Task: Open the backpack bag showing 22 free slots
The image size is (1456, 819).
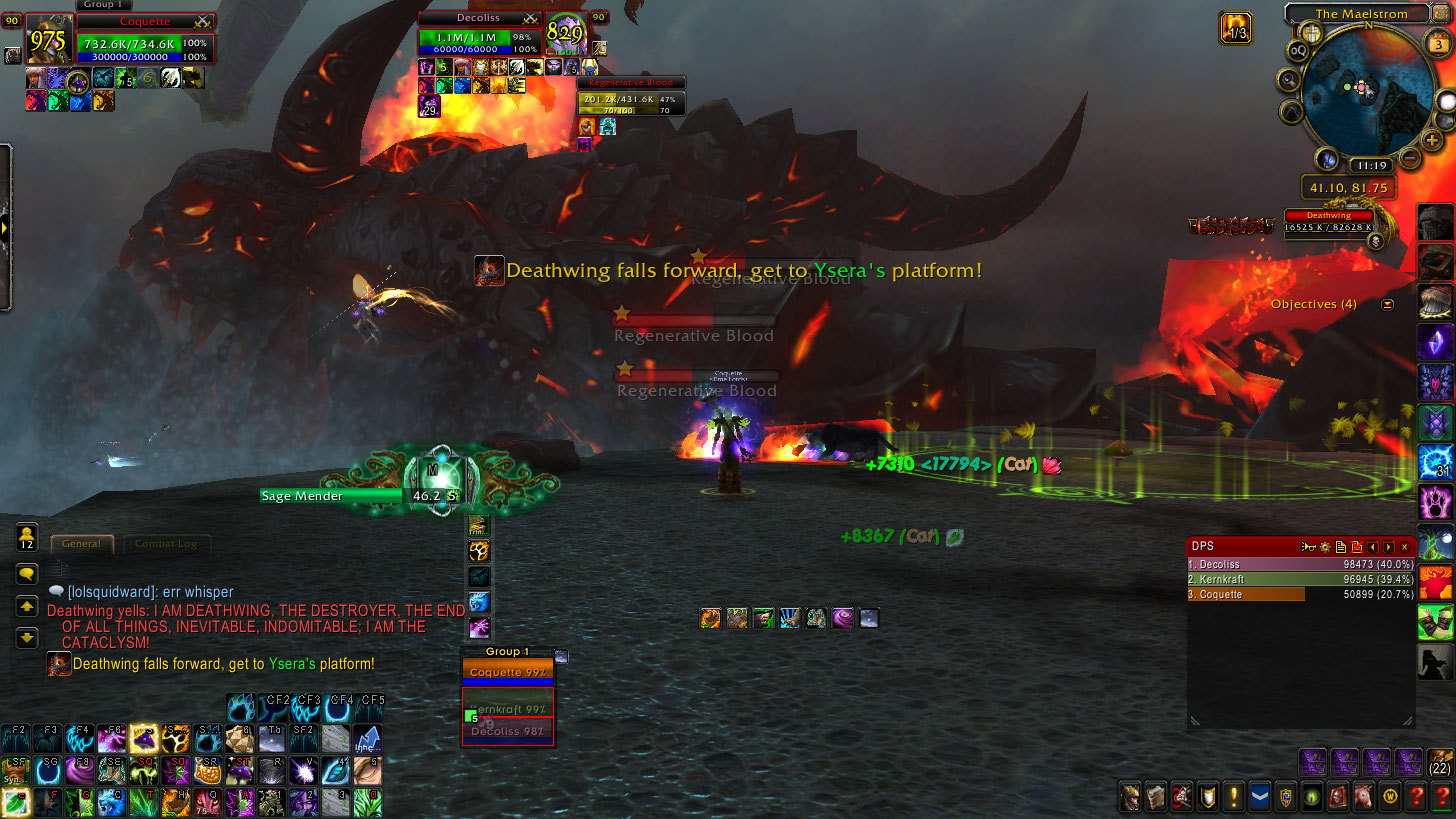Action: point(1440,761)
